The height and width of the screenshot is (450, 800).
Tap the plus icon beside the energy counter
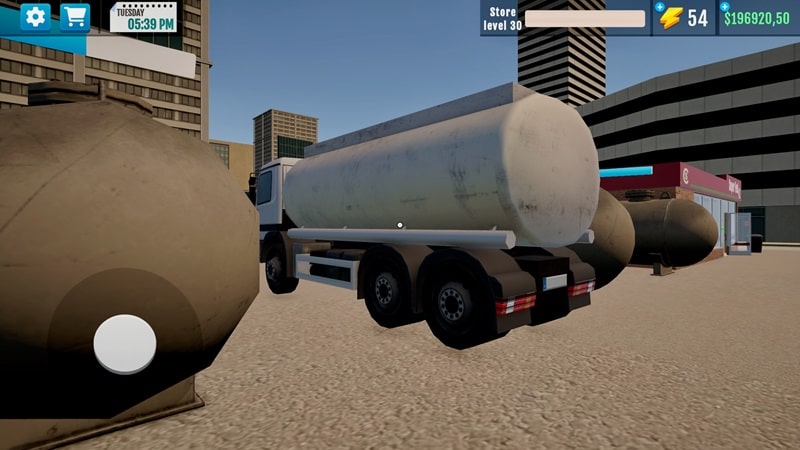coord(660,6)
